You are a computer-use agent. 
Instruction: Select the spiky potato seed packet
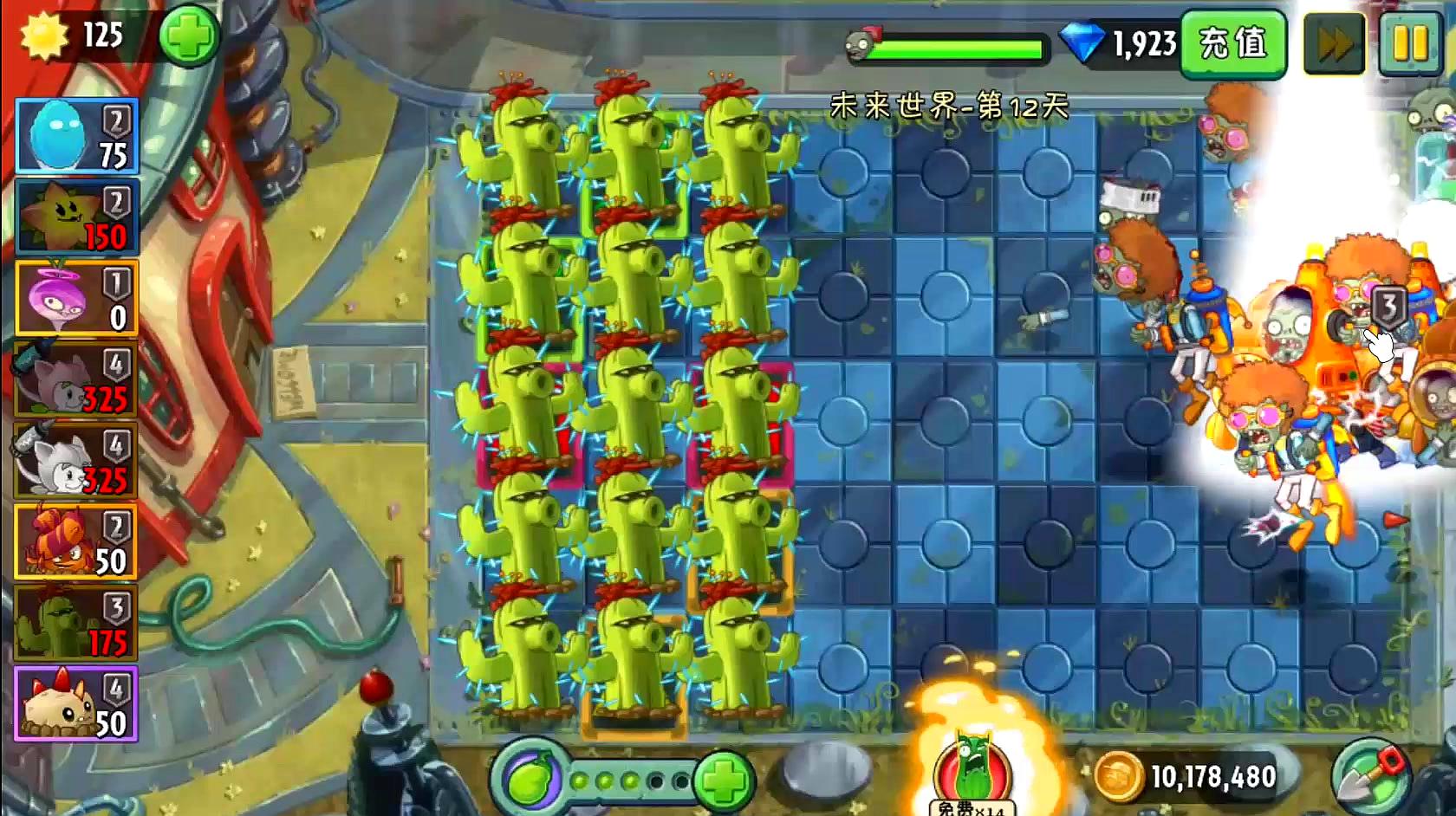[76, 705]
